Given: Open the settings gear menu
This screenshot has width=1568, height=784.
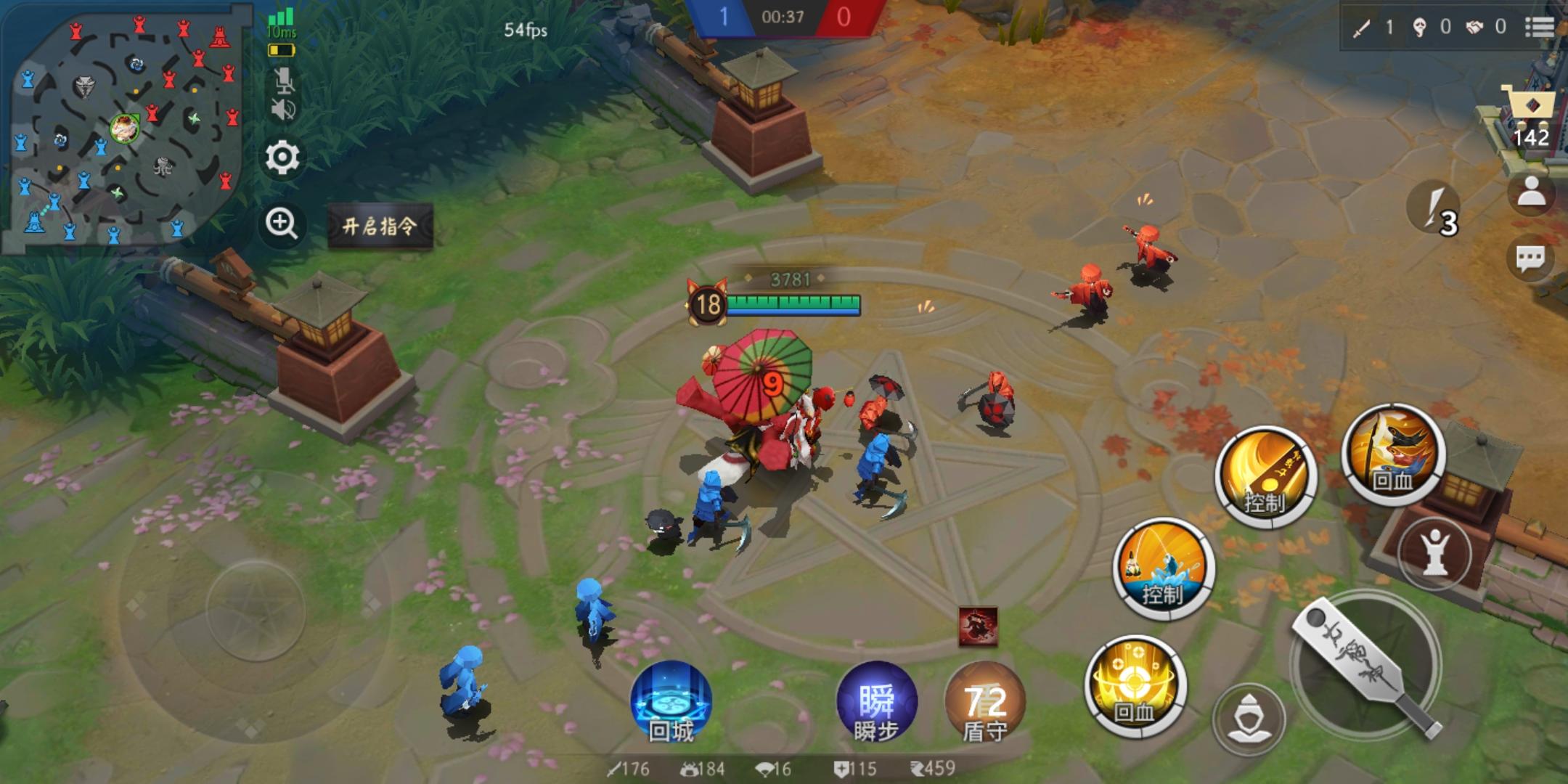Looking at the screenshot, I should (283, 158).
